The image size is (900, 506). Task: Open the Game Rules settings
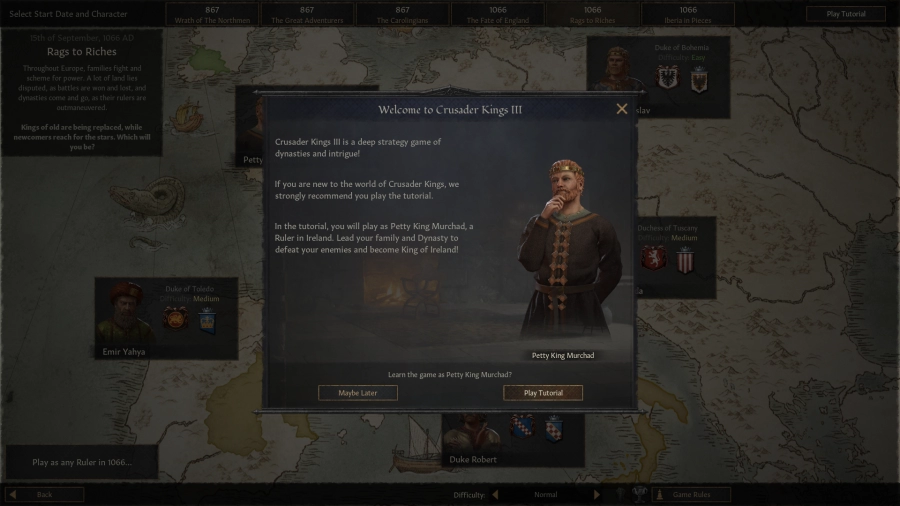pyautogui.click(x=692, y=495)
